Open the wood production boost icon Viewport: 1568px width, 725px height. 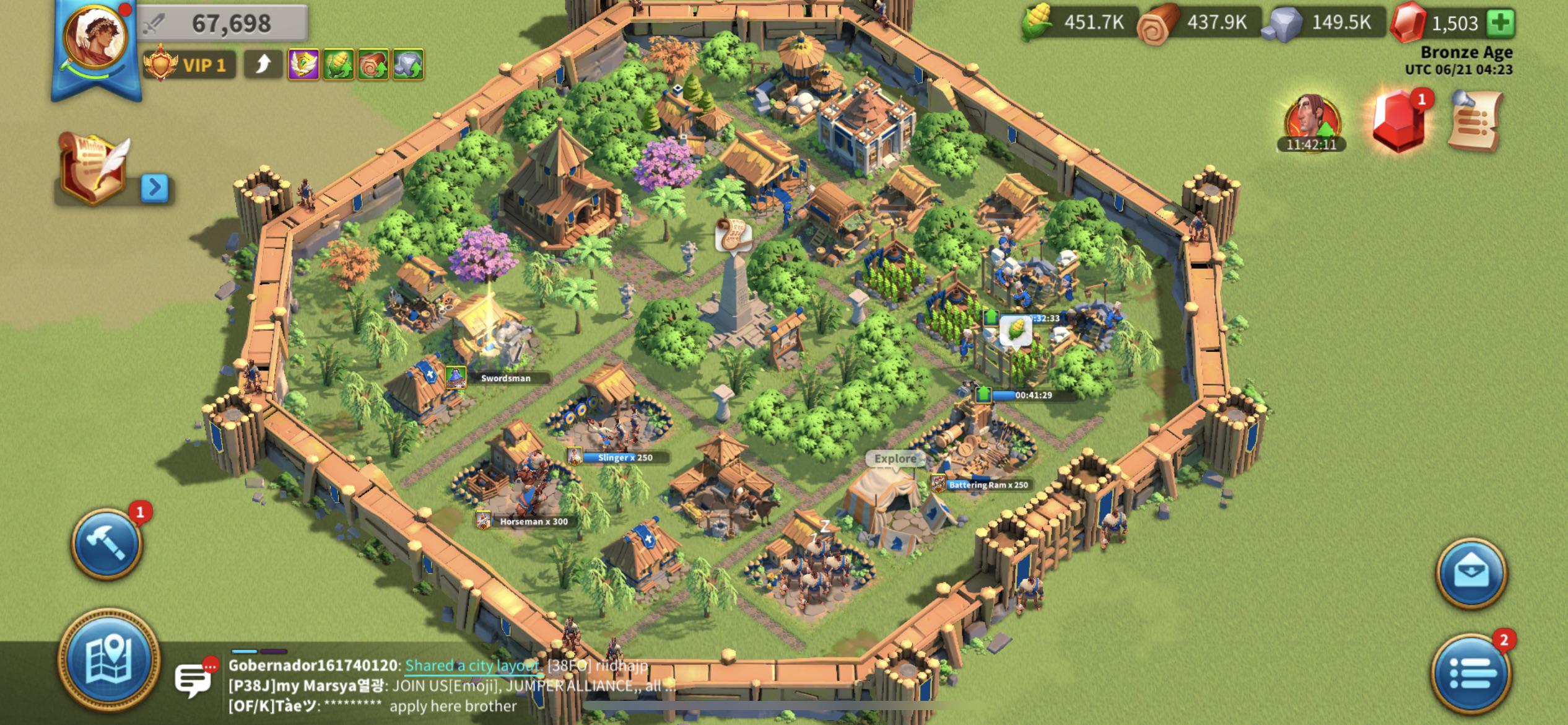click(x=373, y=64)
